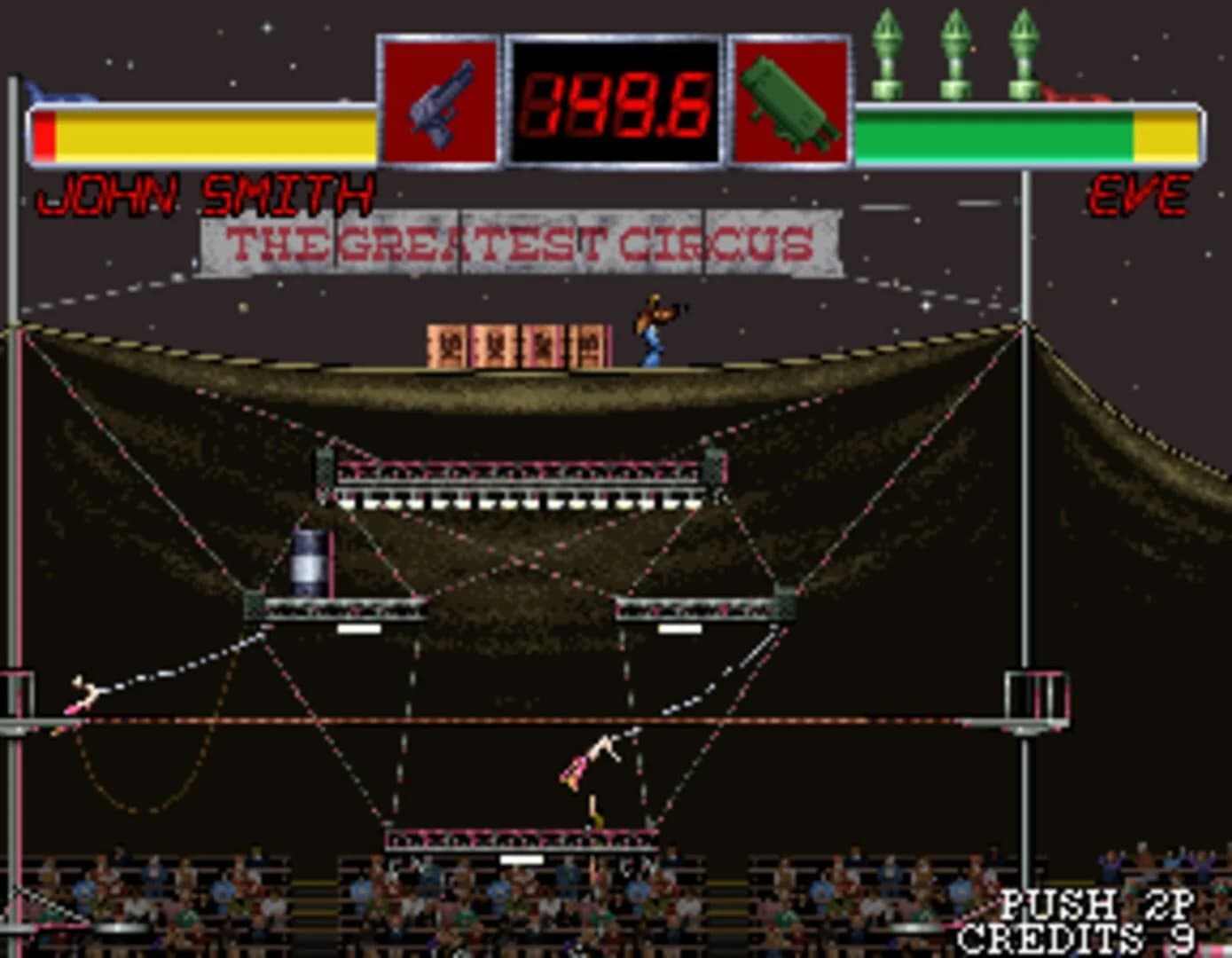Click the rightmost green missile stock icon
The width and height of the screenshot is (1232, 958).
pyautogui.click(x=1024, y=53)
